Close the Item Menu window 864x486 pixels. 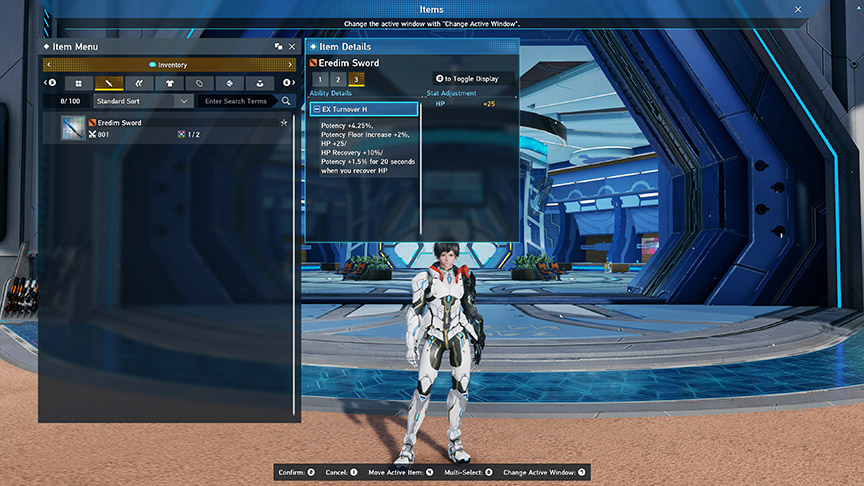[x=292, y=47]
